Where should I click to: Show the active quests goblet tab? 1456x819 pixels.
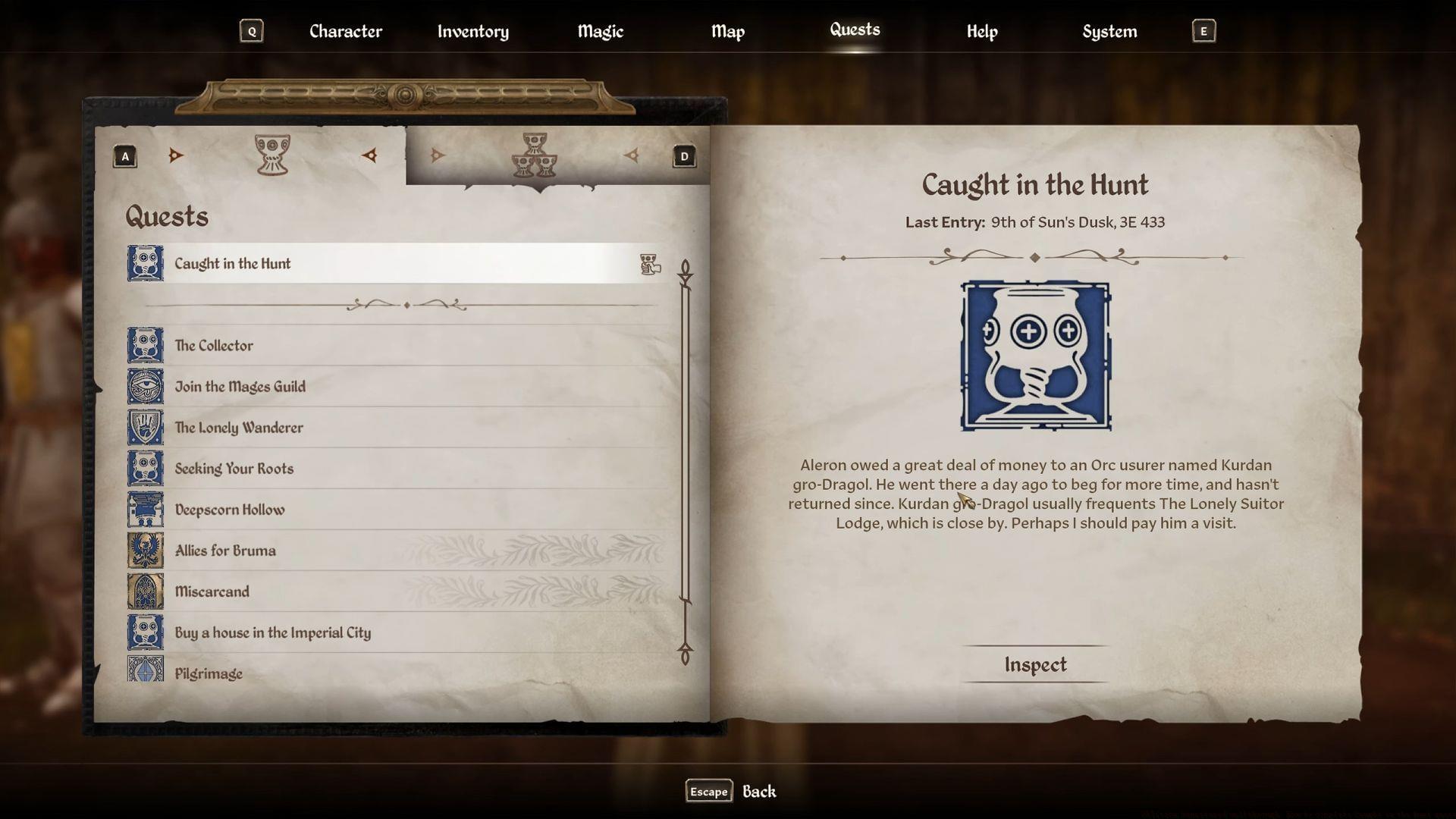tap(272, 155)
